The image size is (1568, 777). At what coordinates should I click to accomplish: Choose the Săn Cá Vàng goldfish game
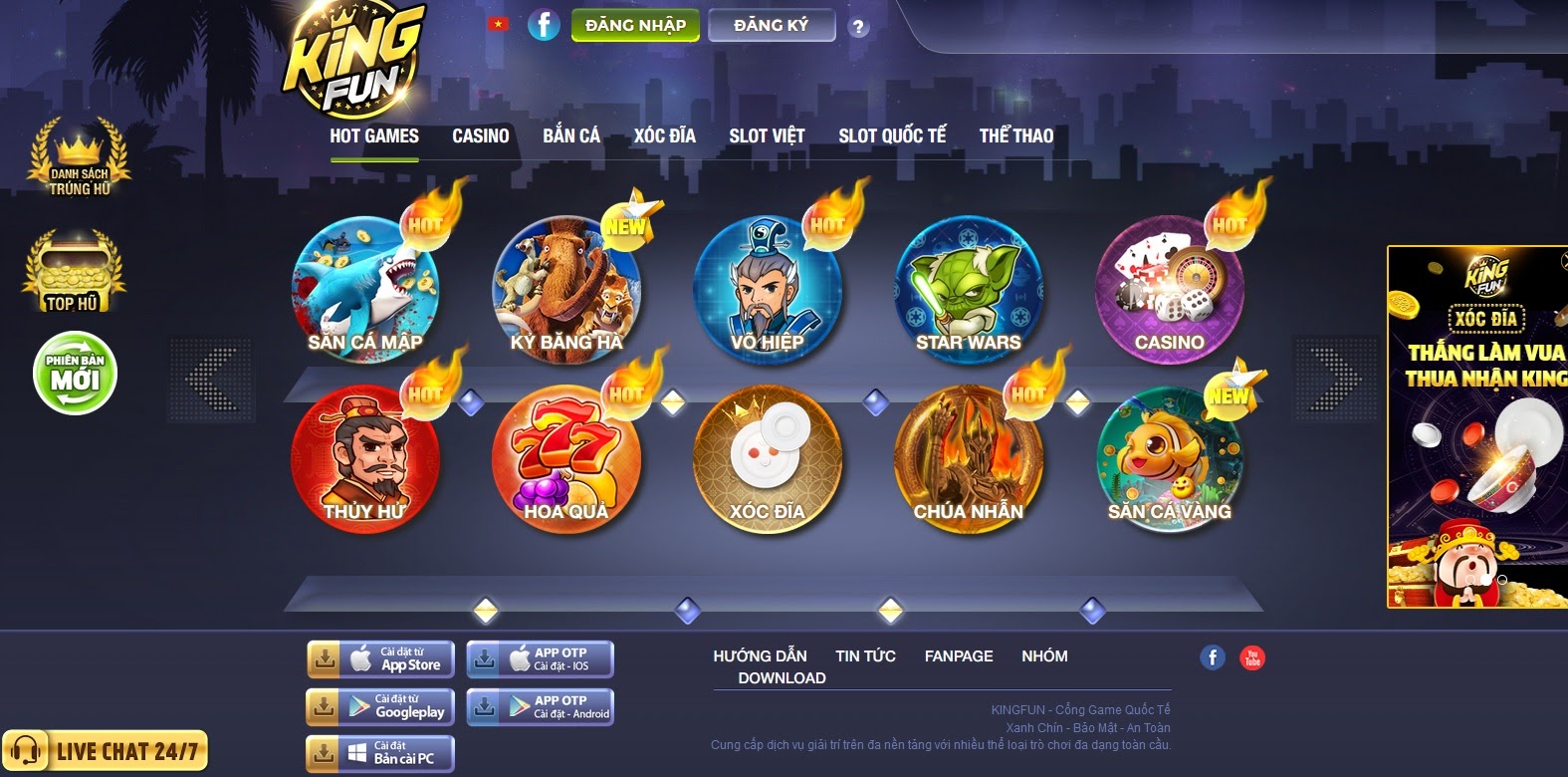click(x=1170, y=458)
